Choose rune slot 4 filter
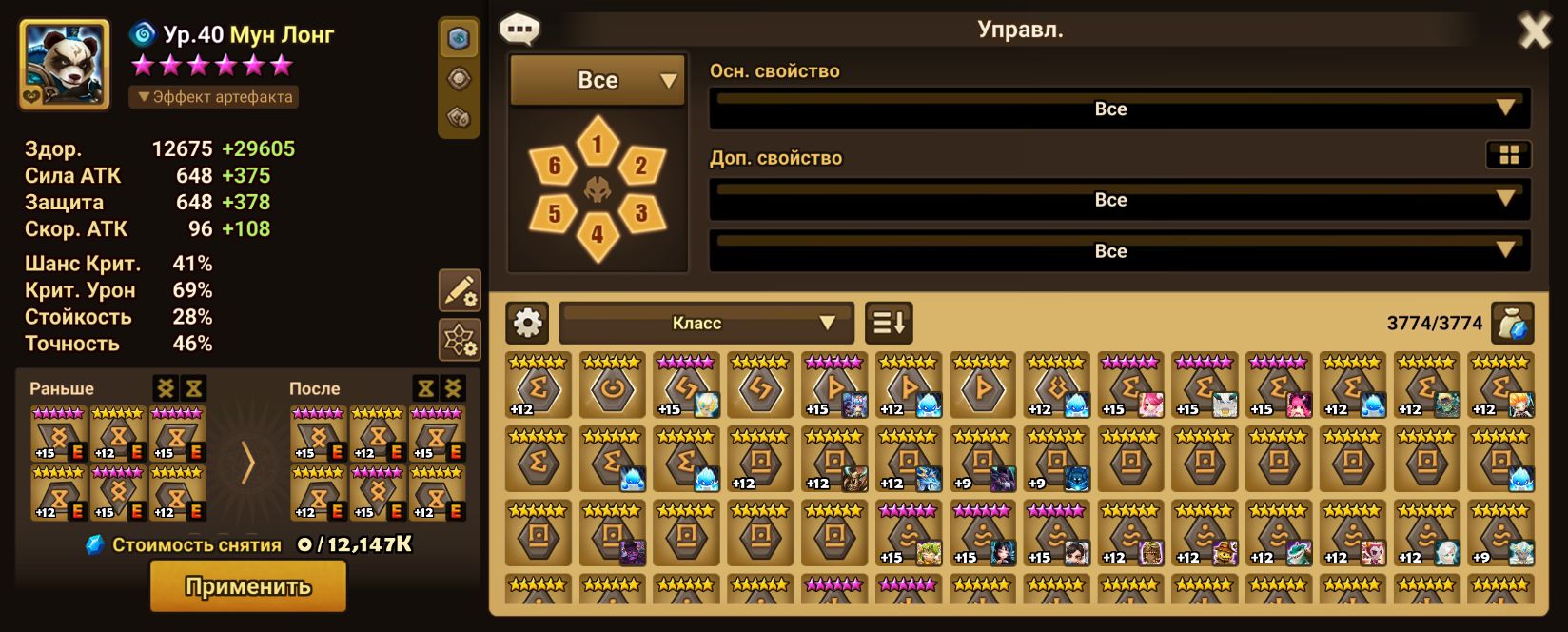This screenshot has height=632, width=1568. click(598, 233)
